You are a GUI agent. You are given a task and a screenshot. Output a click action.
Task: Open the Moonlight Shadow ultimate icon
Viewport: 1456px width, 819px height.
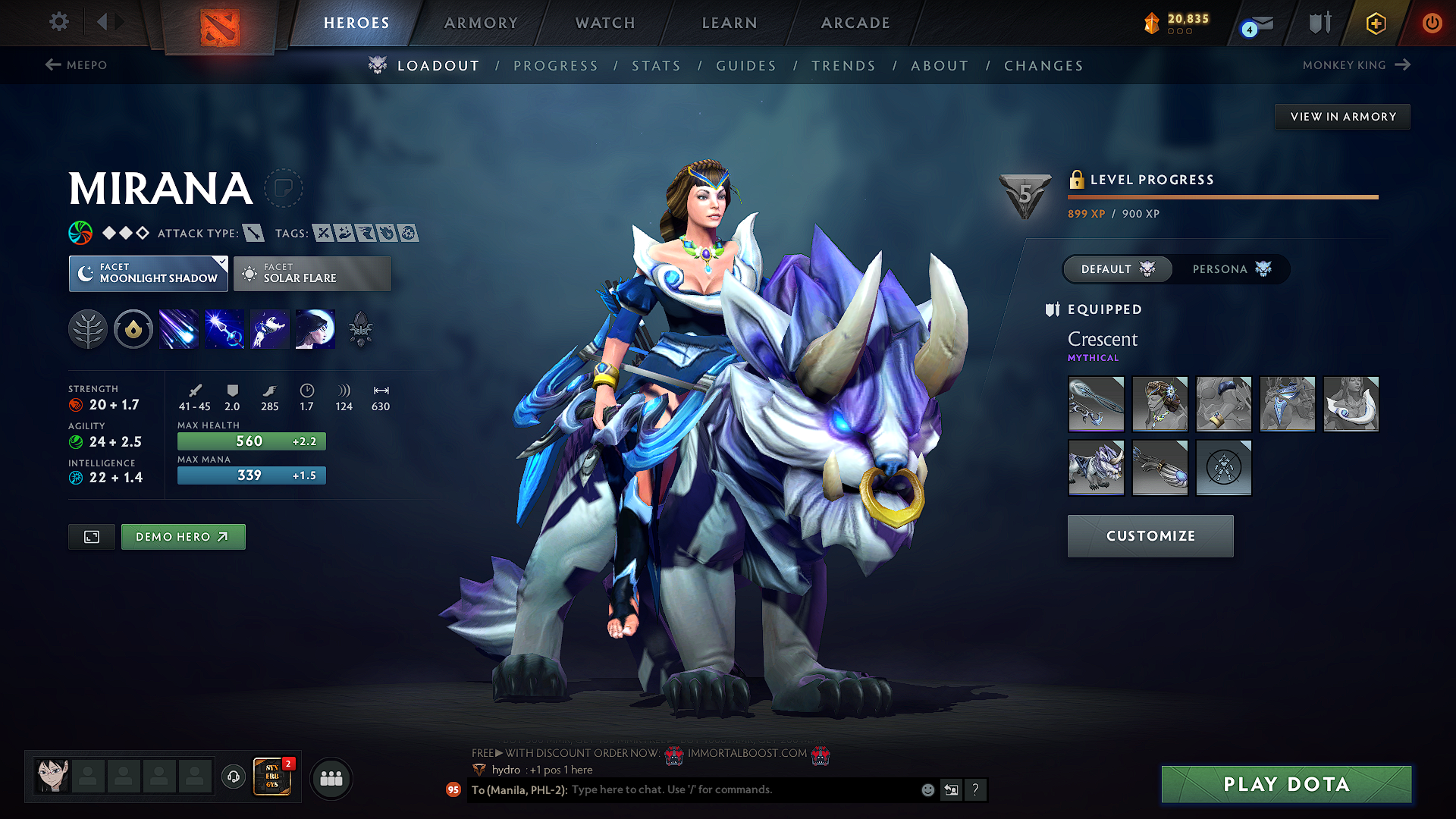pyautogui.click(x=315, y=329)
